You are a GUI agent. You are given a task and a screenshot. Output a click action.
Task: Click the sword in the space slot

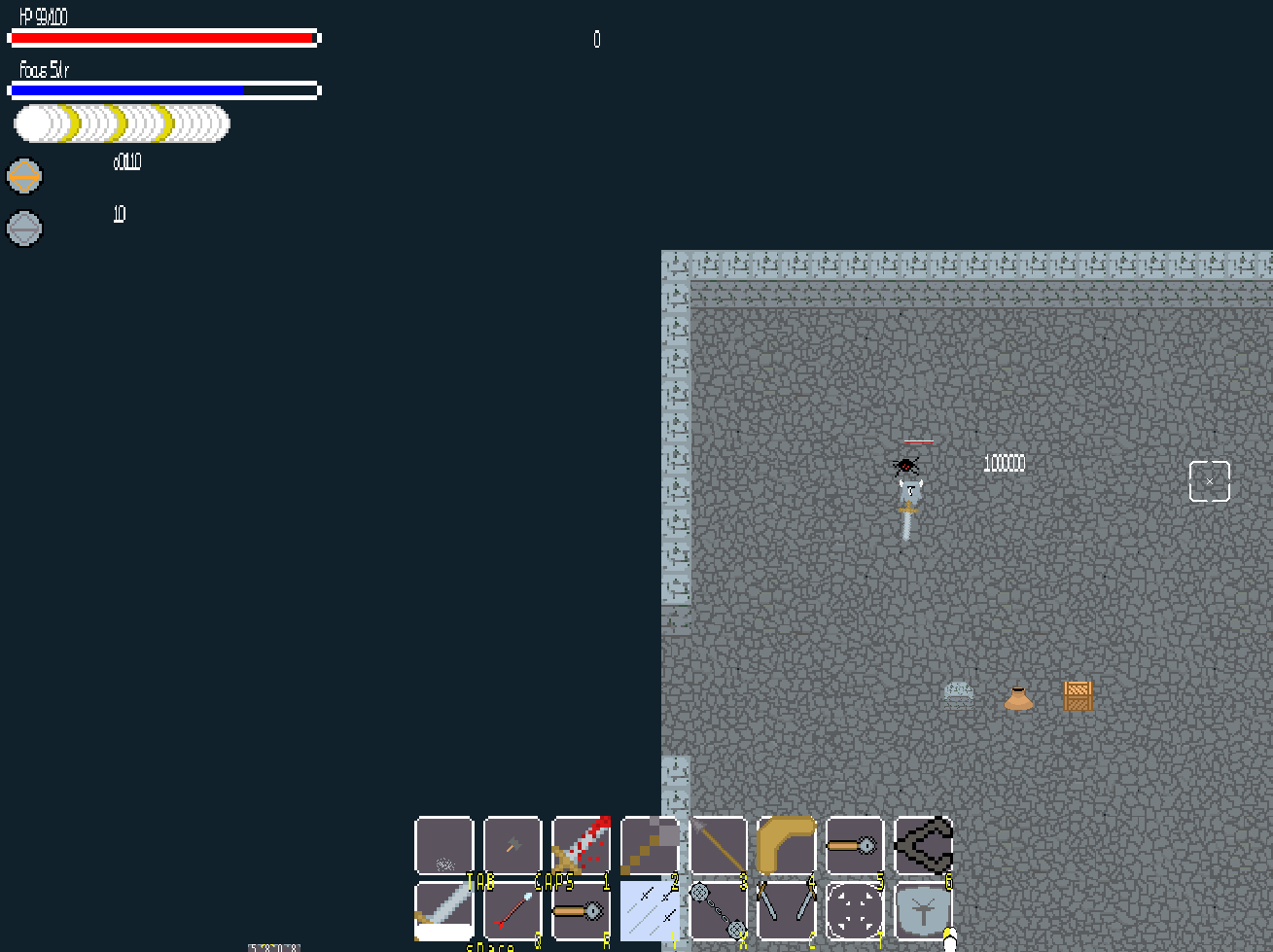pos(443,912)
